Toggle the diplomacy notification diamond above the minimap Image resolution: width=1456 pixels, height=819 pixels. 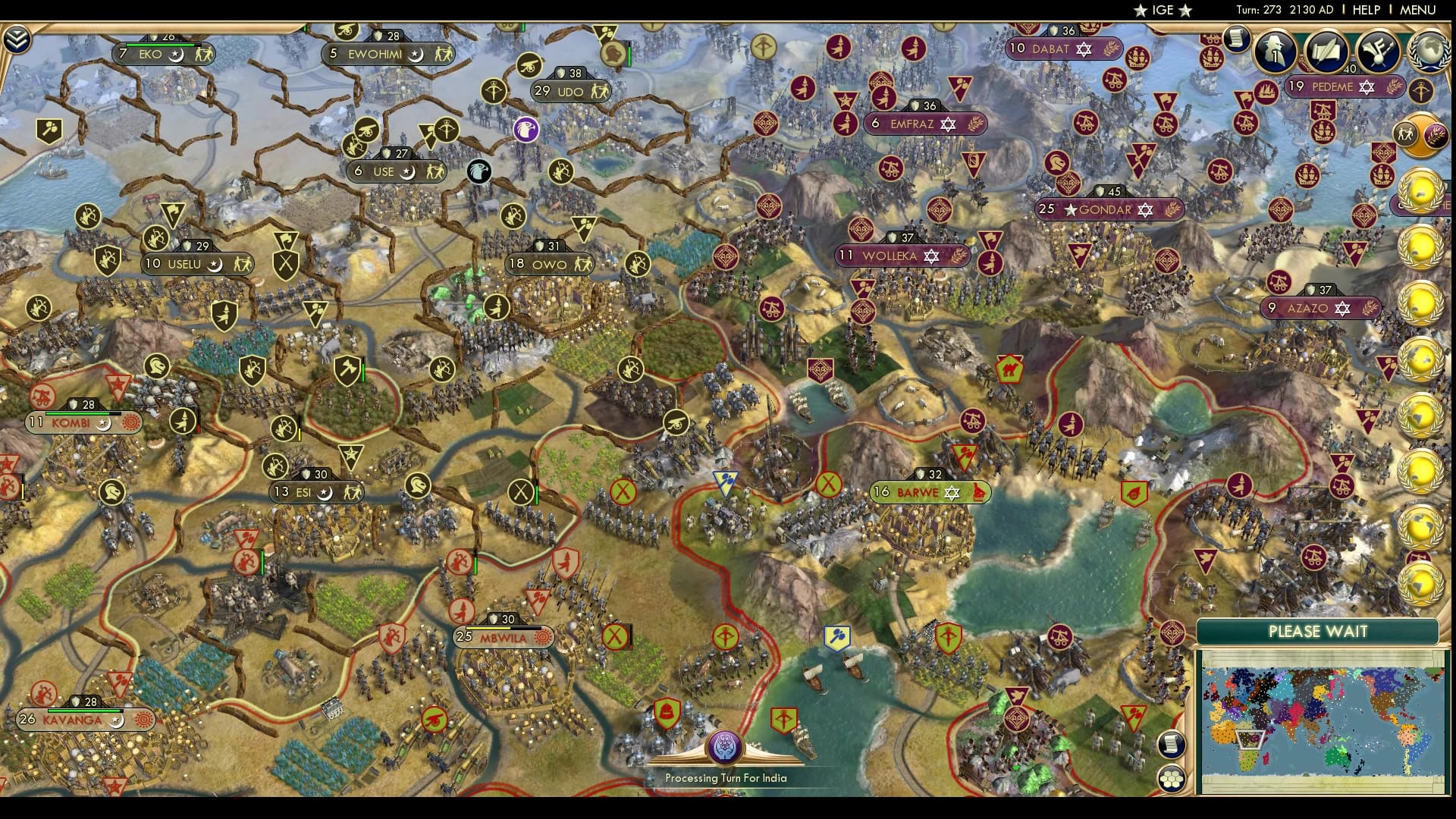(1174, 631)
